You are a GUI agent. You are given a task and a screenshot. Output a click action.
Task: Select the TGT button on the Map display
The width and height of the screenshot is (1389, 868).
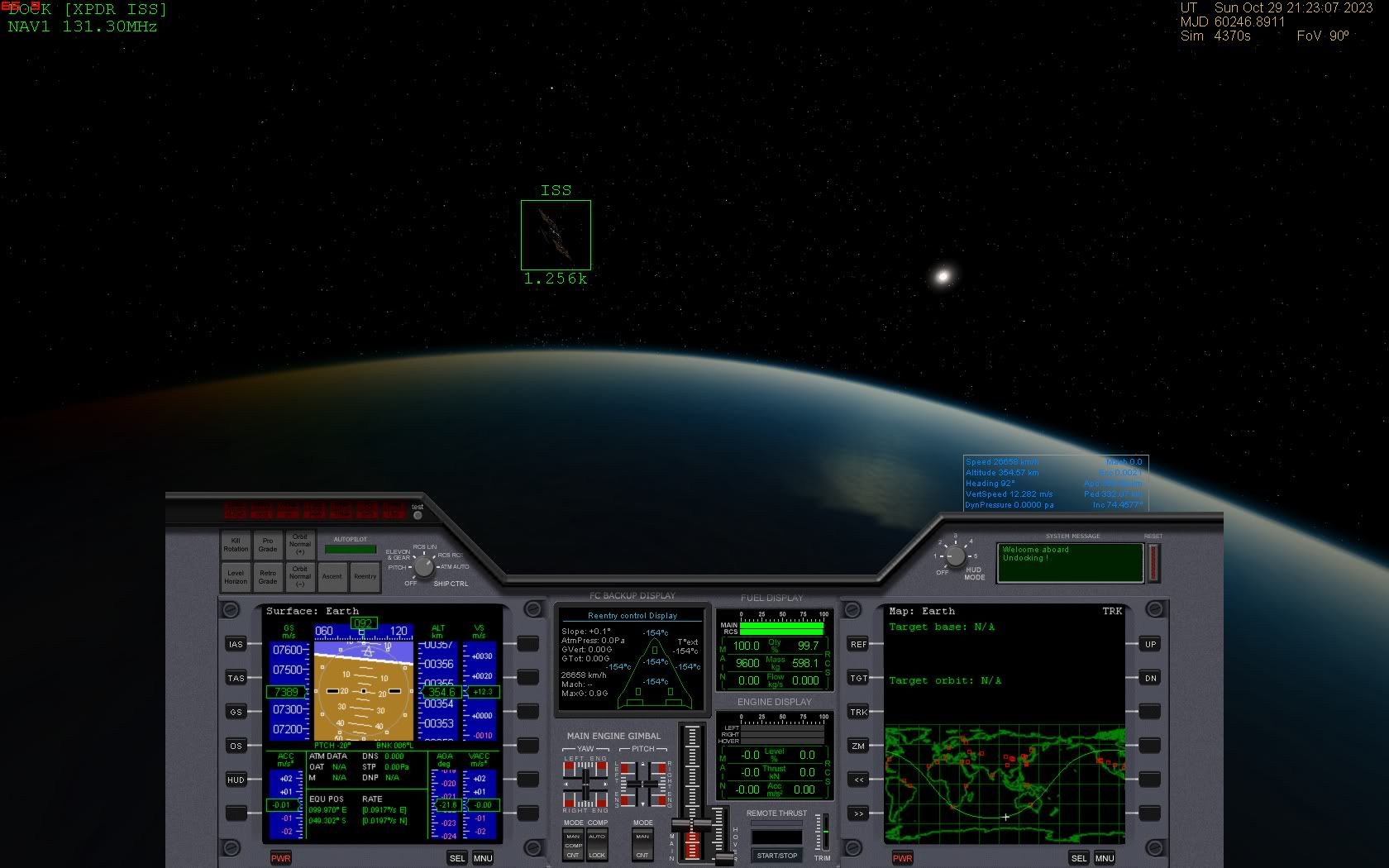tap(859, 678)
